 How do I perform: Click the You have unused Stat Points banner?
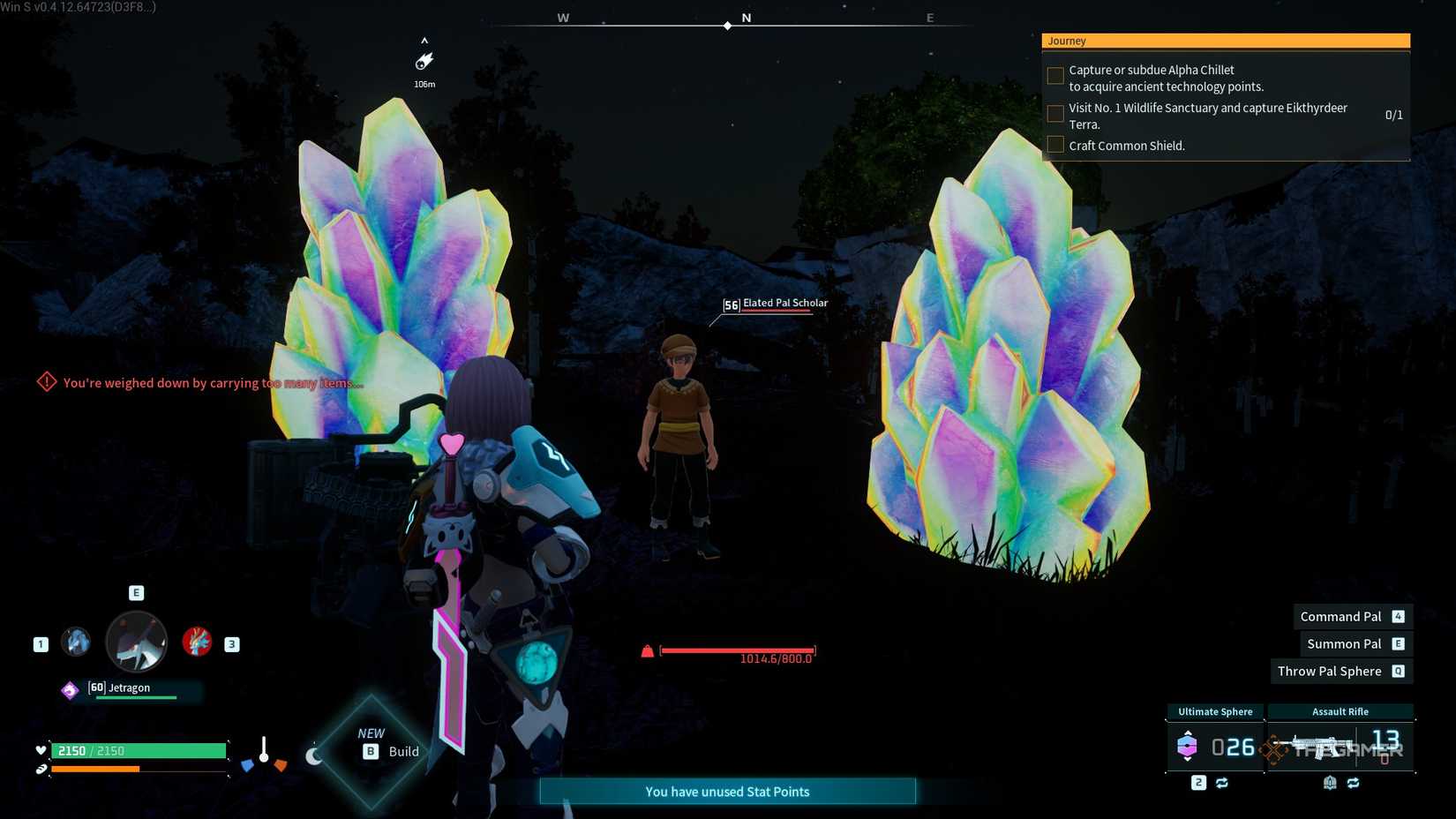(x=727, y=792)
